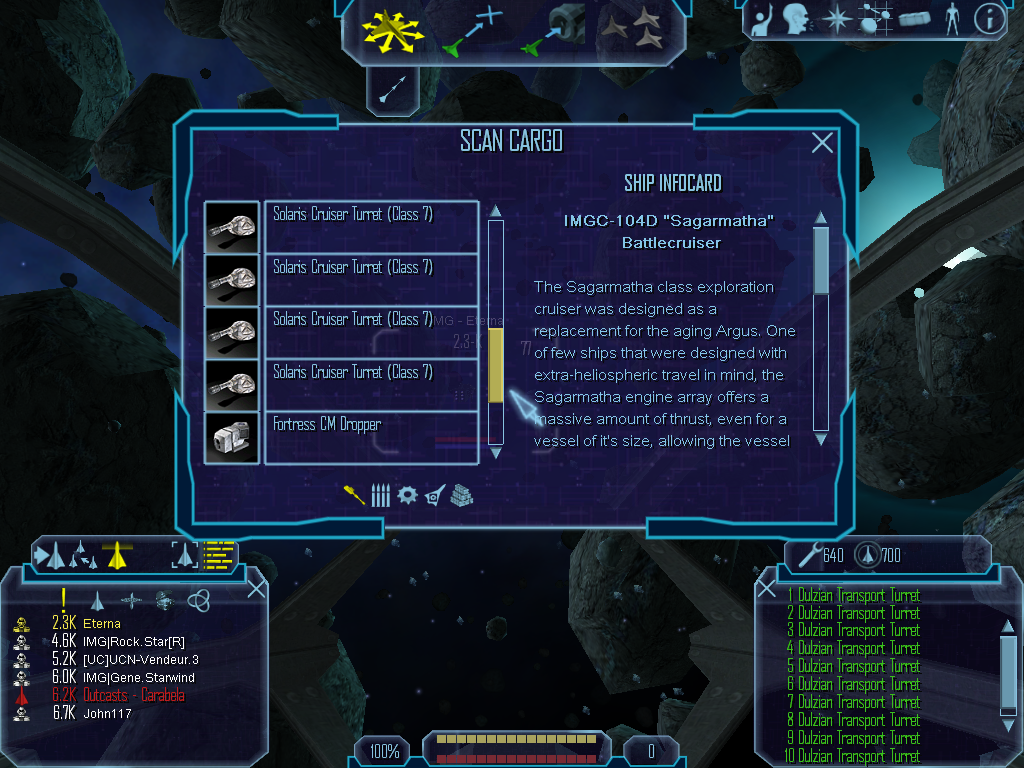Viewport: 1024px width, 768px height.
Task: Switch to the gear equipment filter
Action: 407,495
